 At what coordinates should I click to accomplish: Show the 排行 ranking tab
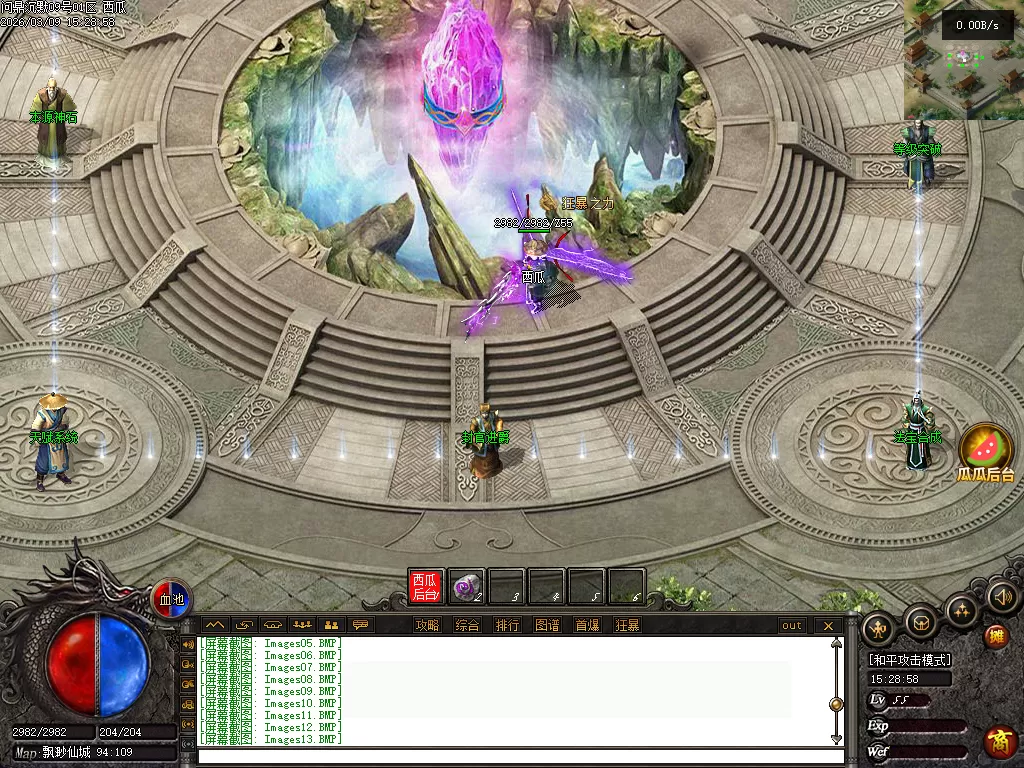(x=507, y=626)
